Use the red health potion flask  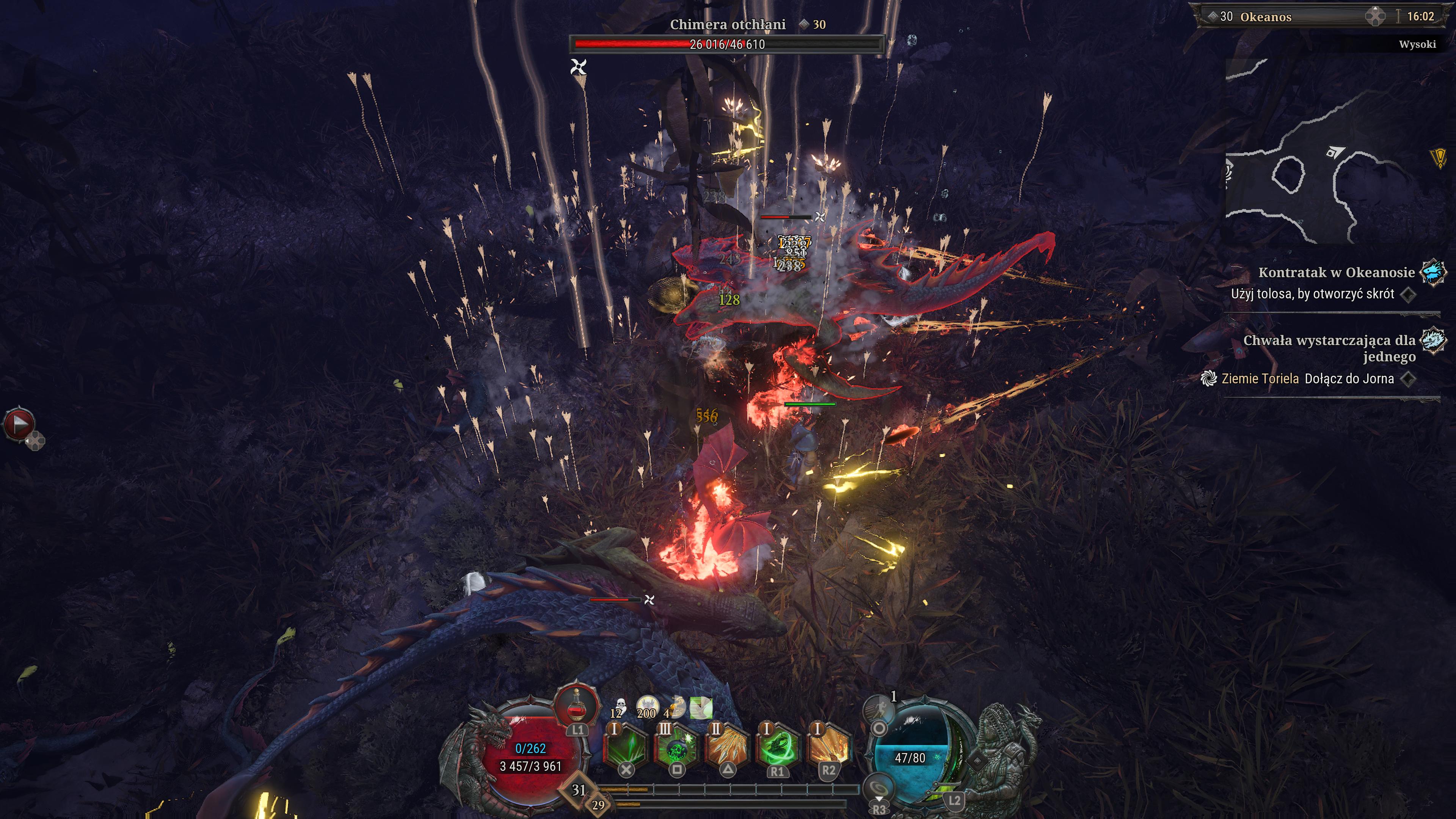coord(576,706)
